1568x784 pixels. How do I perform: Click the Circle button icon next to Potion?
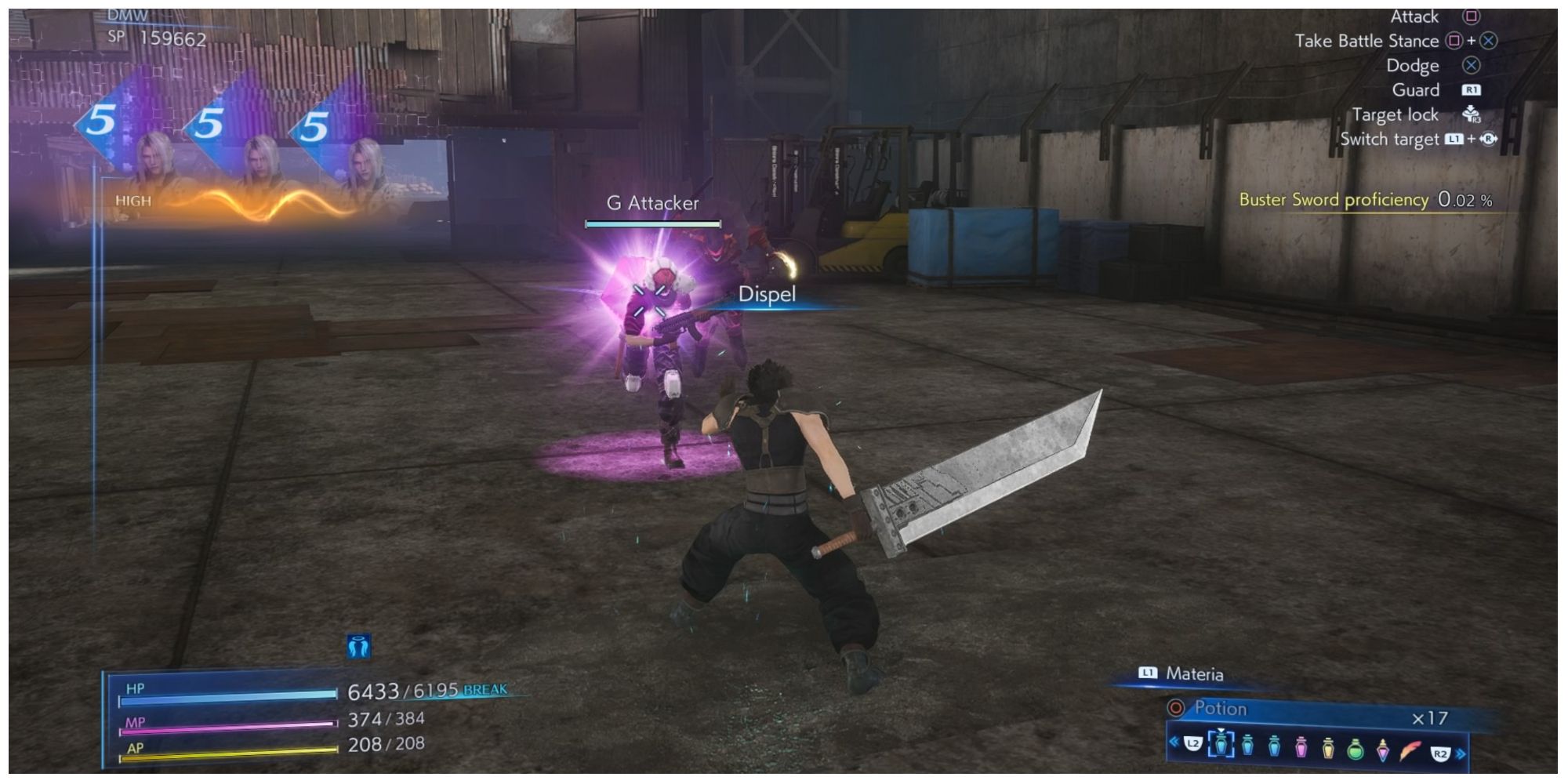pos(1176,707)
